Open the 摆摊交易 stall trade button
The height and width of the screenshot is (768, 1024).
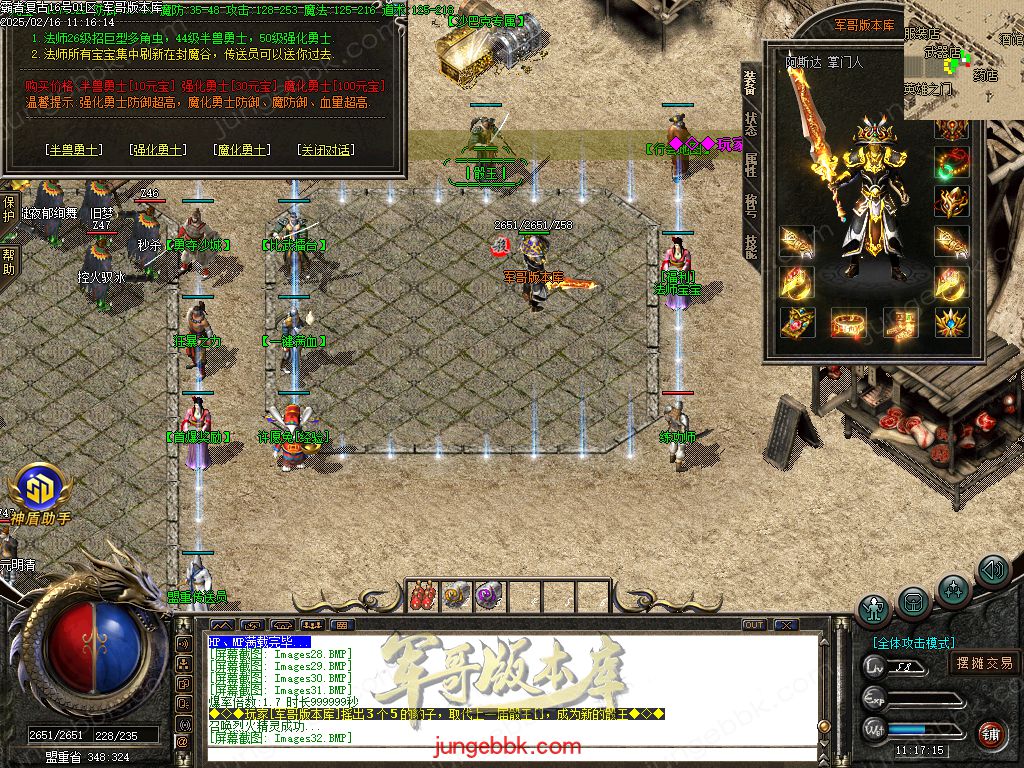click(984, 662)
